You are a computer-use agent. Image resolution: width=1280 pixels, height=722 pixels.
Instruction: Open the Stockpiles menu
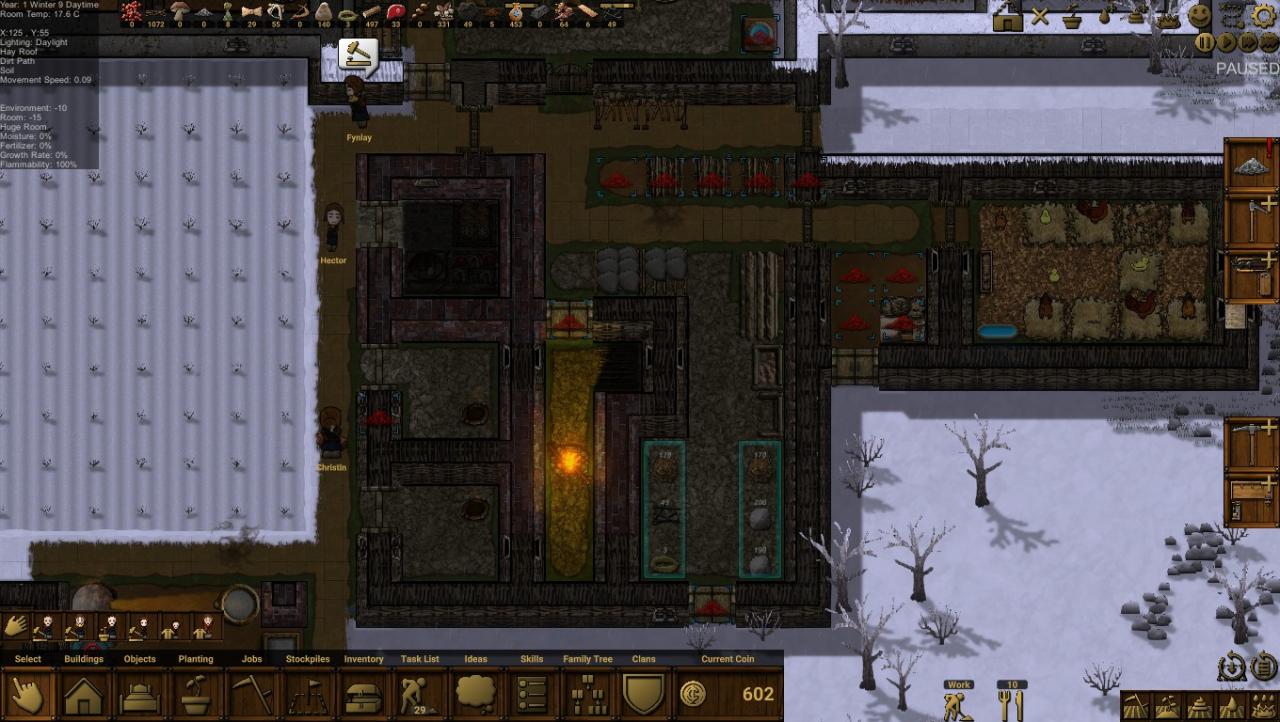308,694
